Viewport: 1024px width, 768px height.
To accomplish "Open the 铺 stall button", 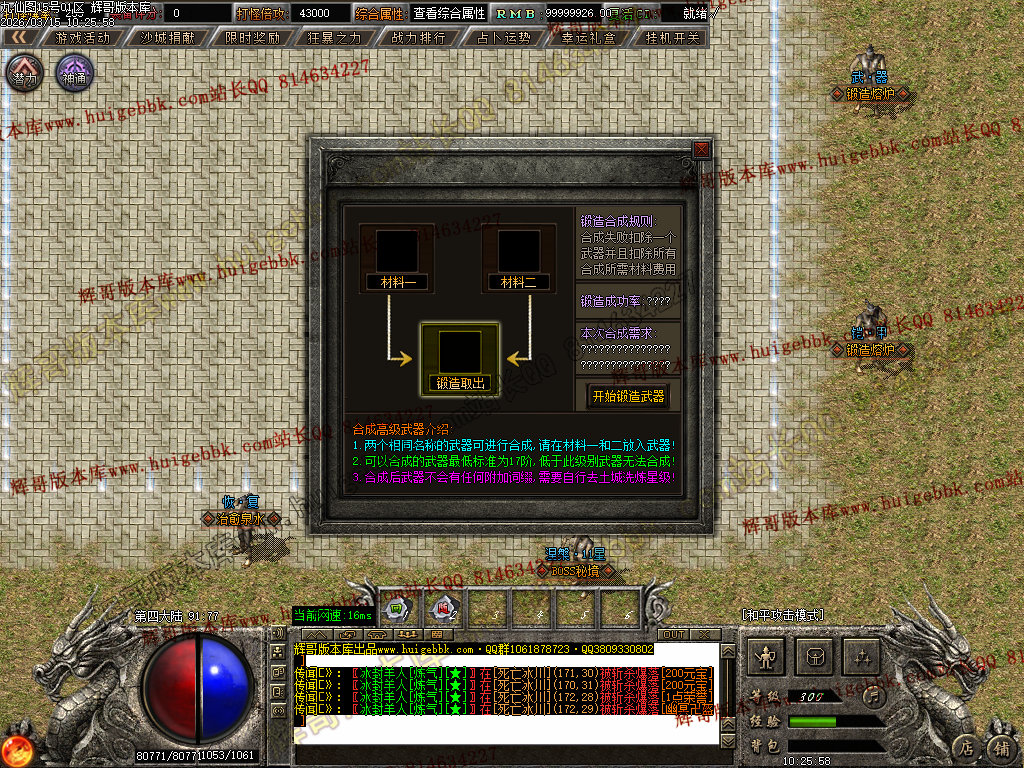I will pyautogui.click(x=1001, y=746).
